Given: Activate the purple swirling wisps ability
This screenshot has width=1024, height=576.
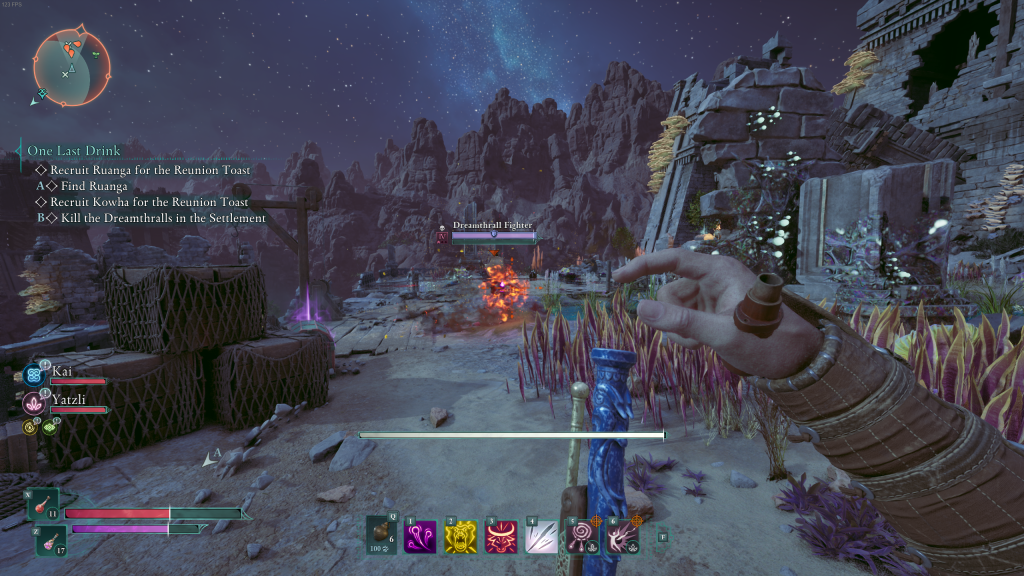Looking at the screenshot, I should 419,538.
